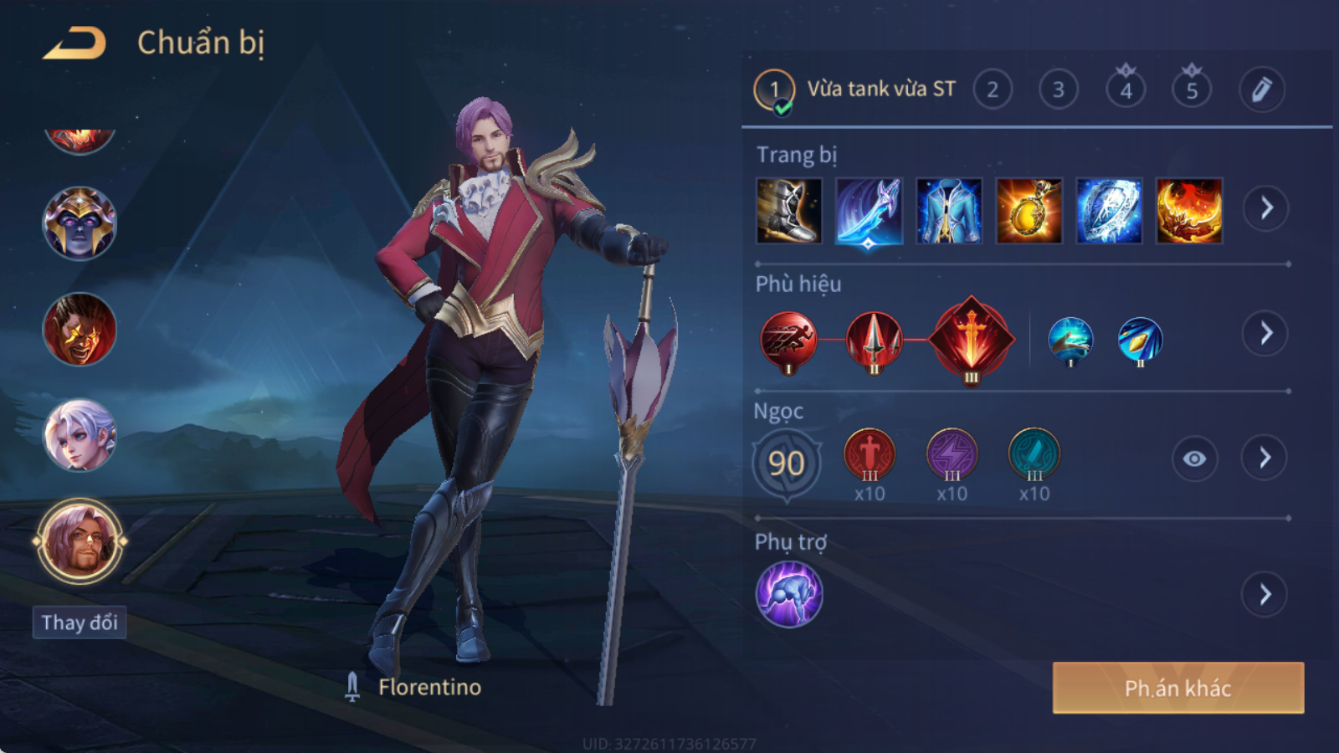Screen dimensions: 1339x753
Task: Open the Phù hiệu badge settings arrow
Action: point(1265,333)
